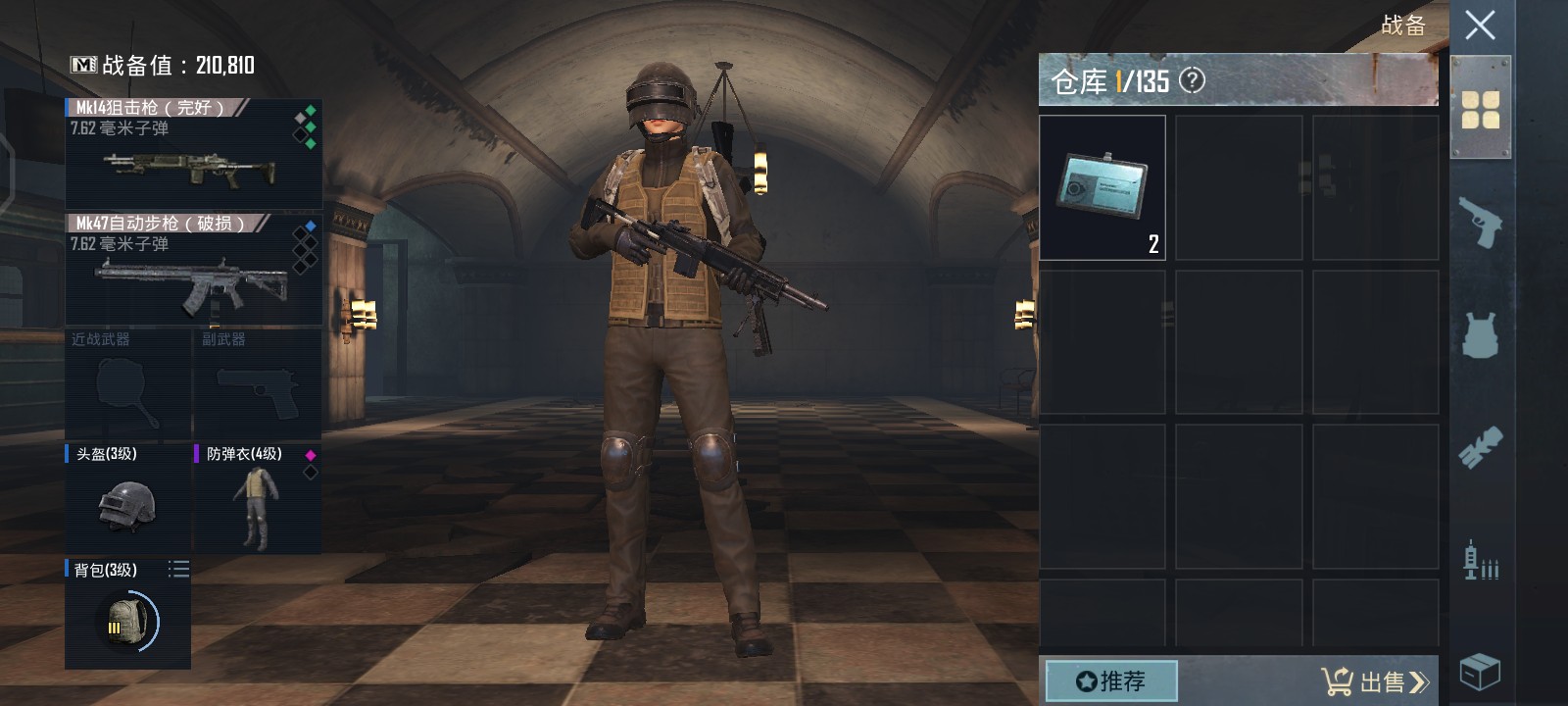Open the secondary pistol weapon slot
Image resolution: width=1568 pixels, height=706 pixels.
[x=257, y=384]
